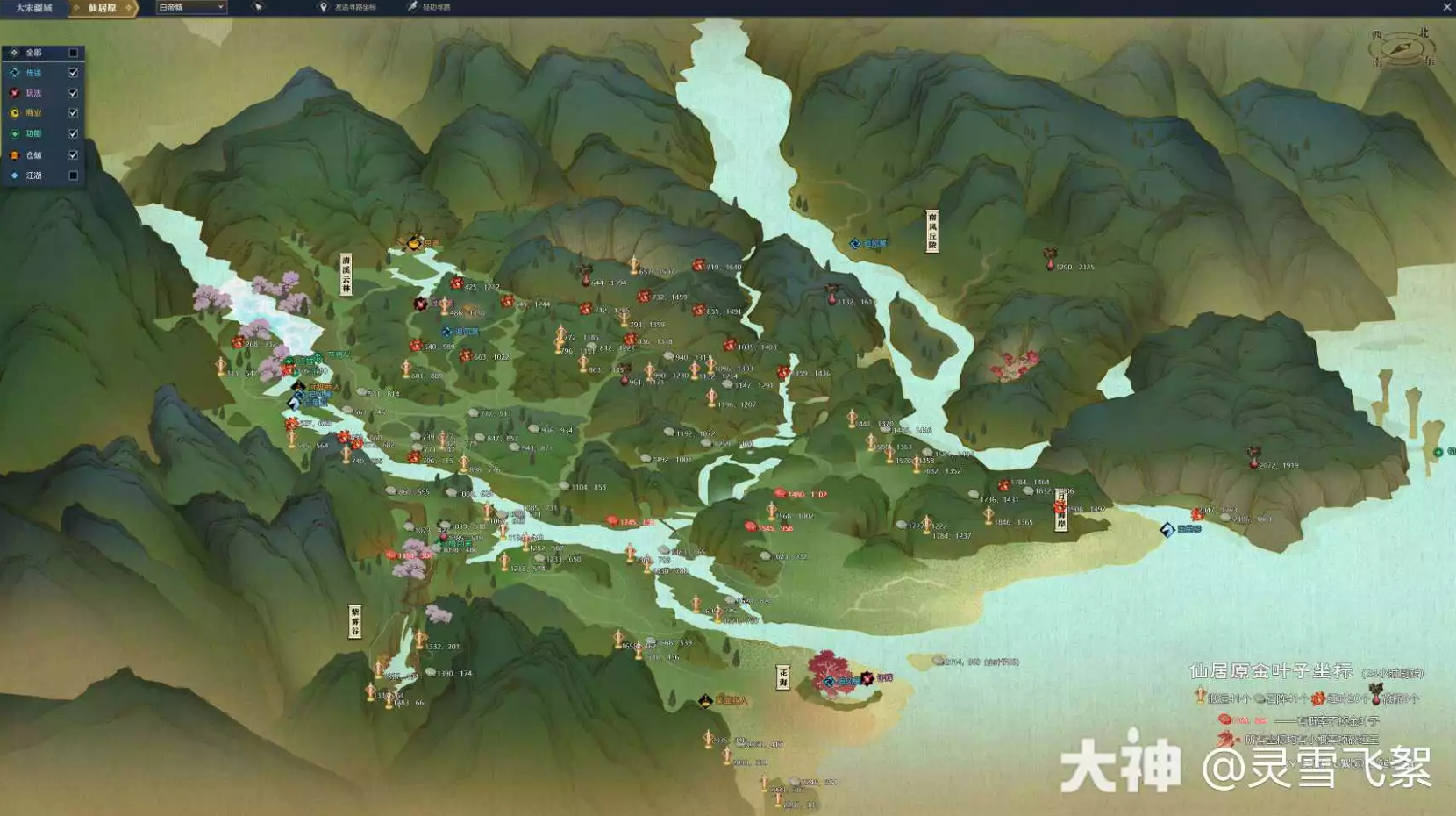Viewport: 1456px width, 816px height.
Task: Click the blue 传送 teleport icon in the legend
Action: [14, 73]
